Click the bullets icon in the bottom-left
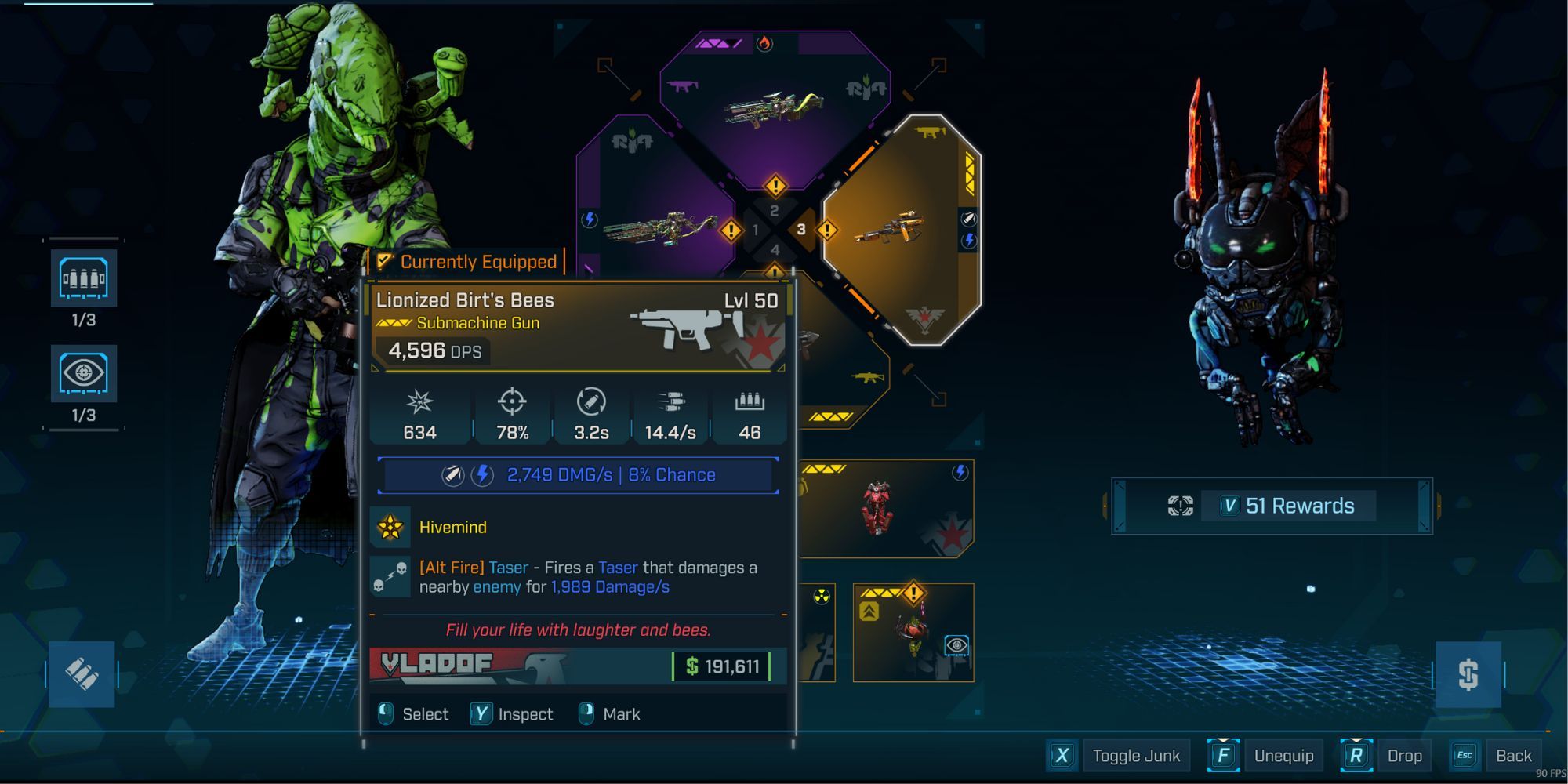 pyautogui.click(x=82, y=674)
